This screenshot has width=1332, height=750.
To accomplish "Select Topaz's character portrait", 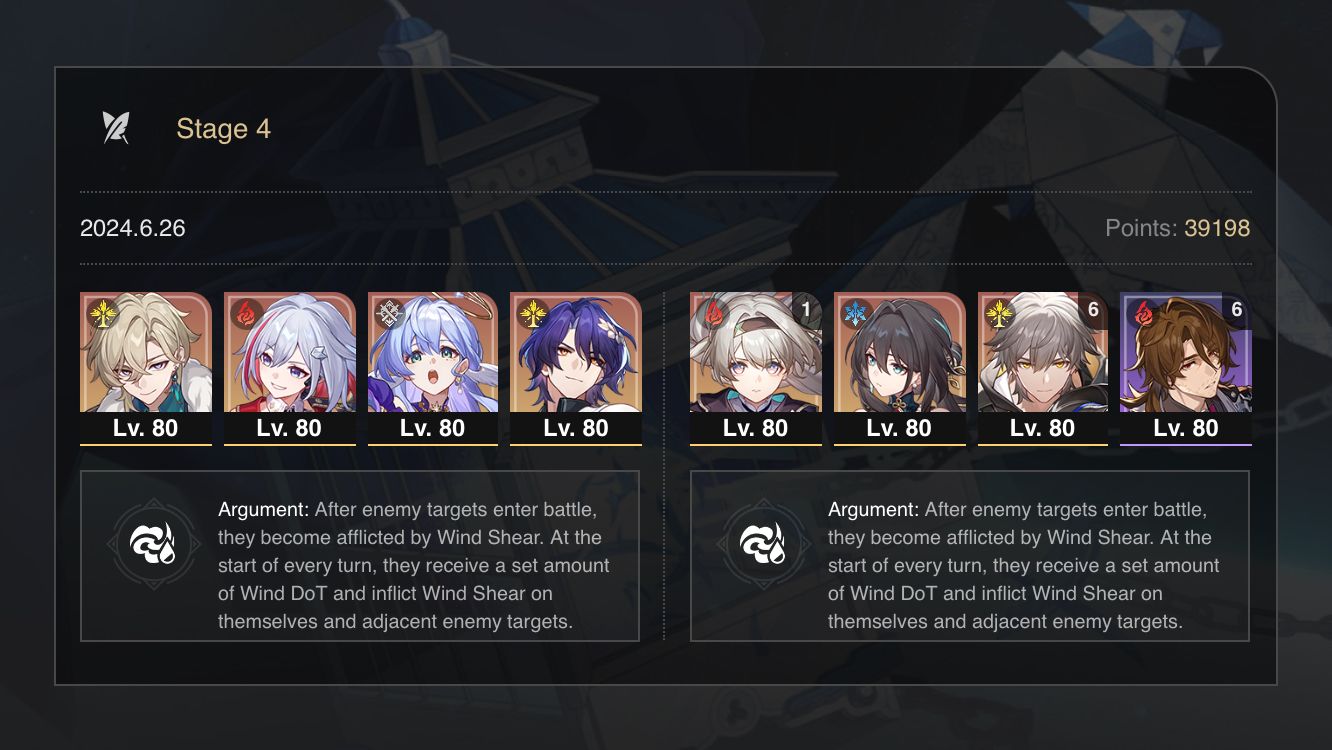I will tap(290, 365).
